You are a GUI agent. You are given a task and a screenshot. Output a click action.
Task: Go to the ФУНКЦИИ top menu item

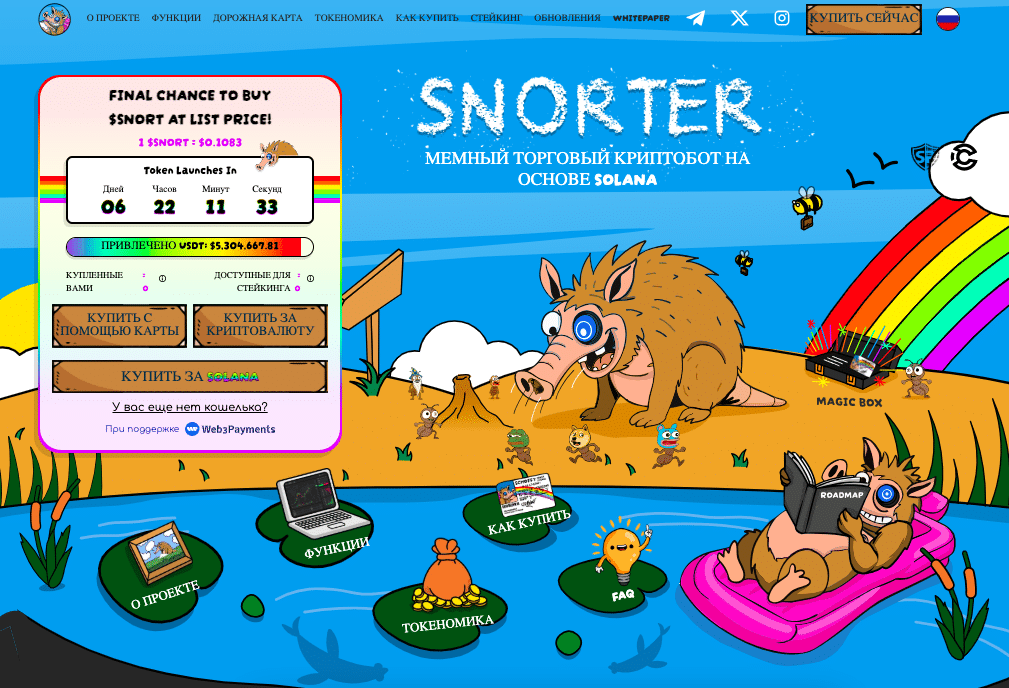point(176,18)
